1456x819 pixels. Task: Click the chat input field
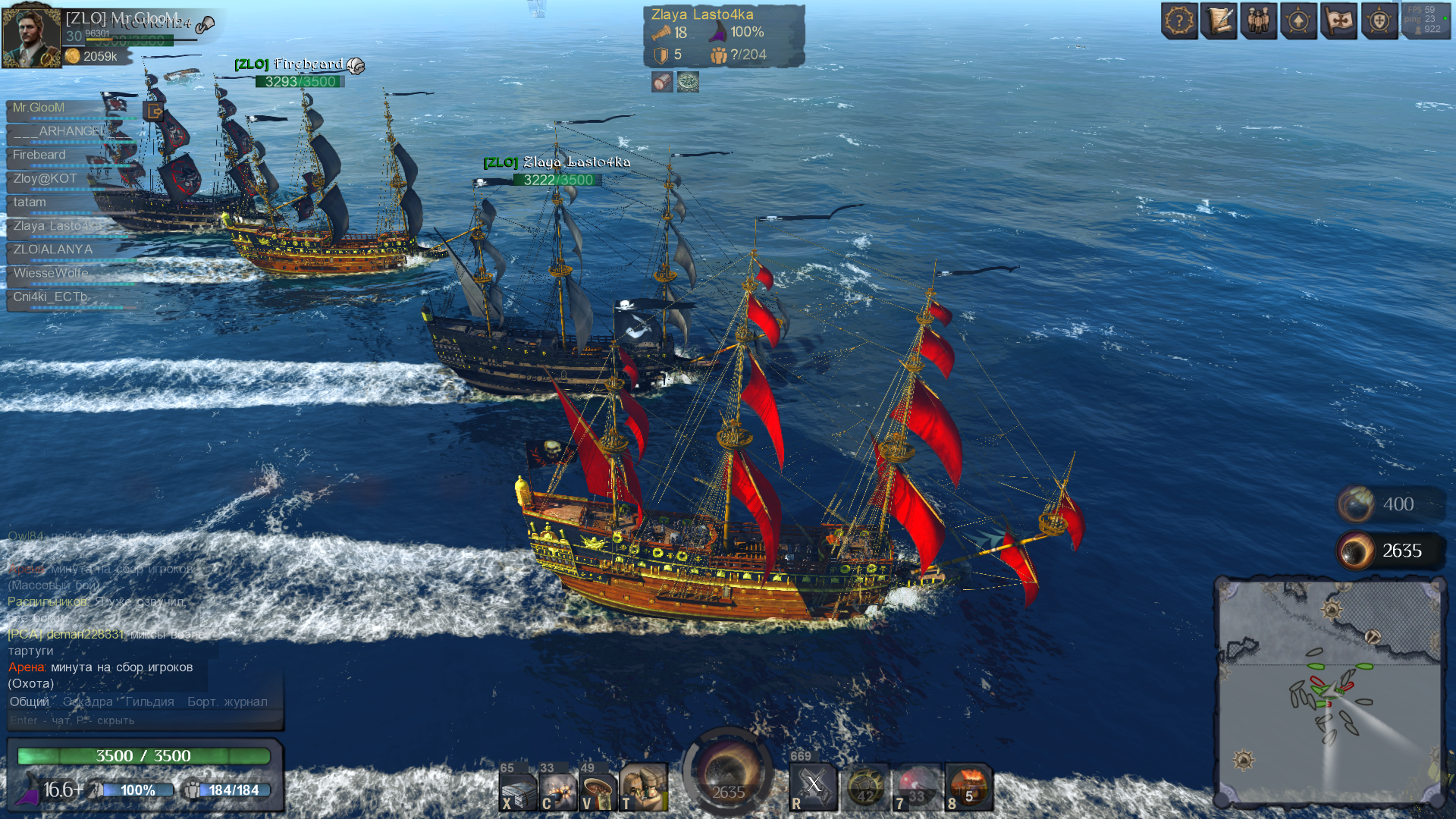tap(144, 720)
